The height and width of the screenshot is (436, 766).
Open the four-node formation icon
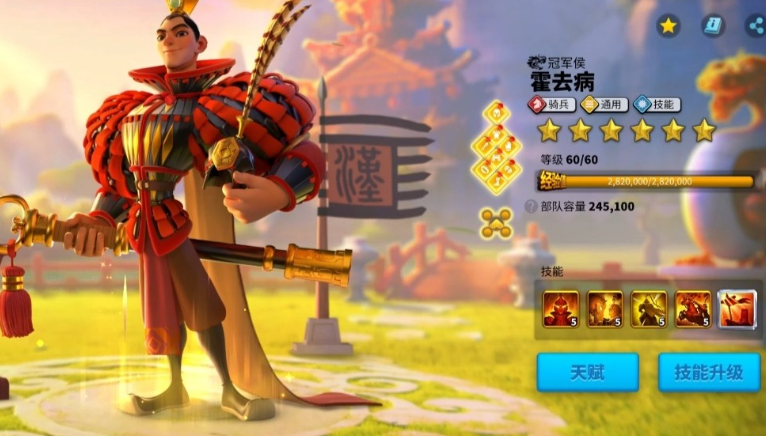[x=496, y=222]
